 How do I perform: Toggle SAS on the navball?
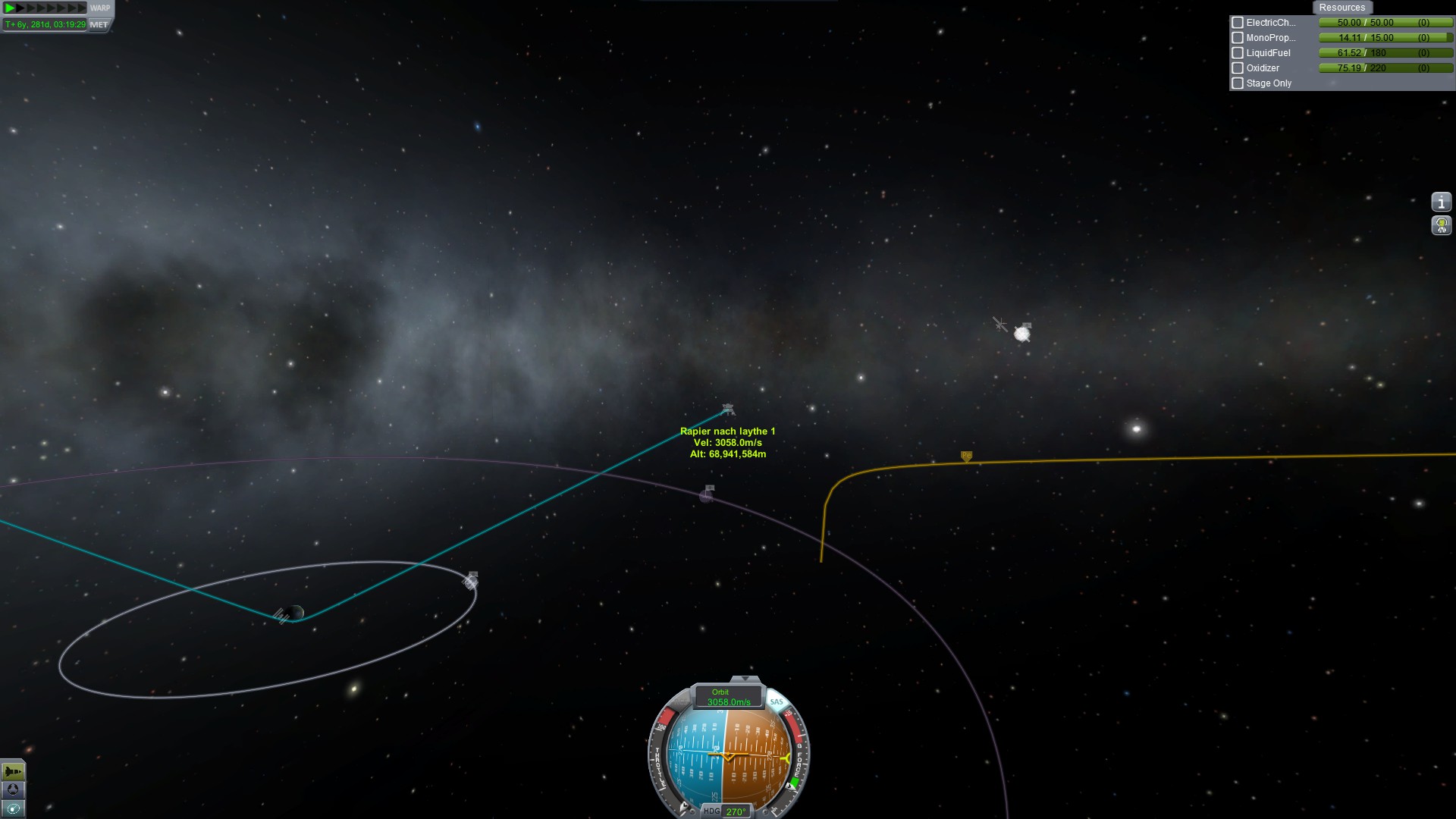[776, 701]
